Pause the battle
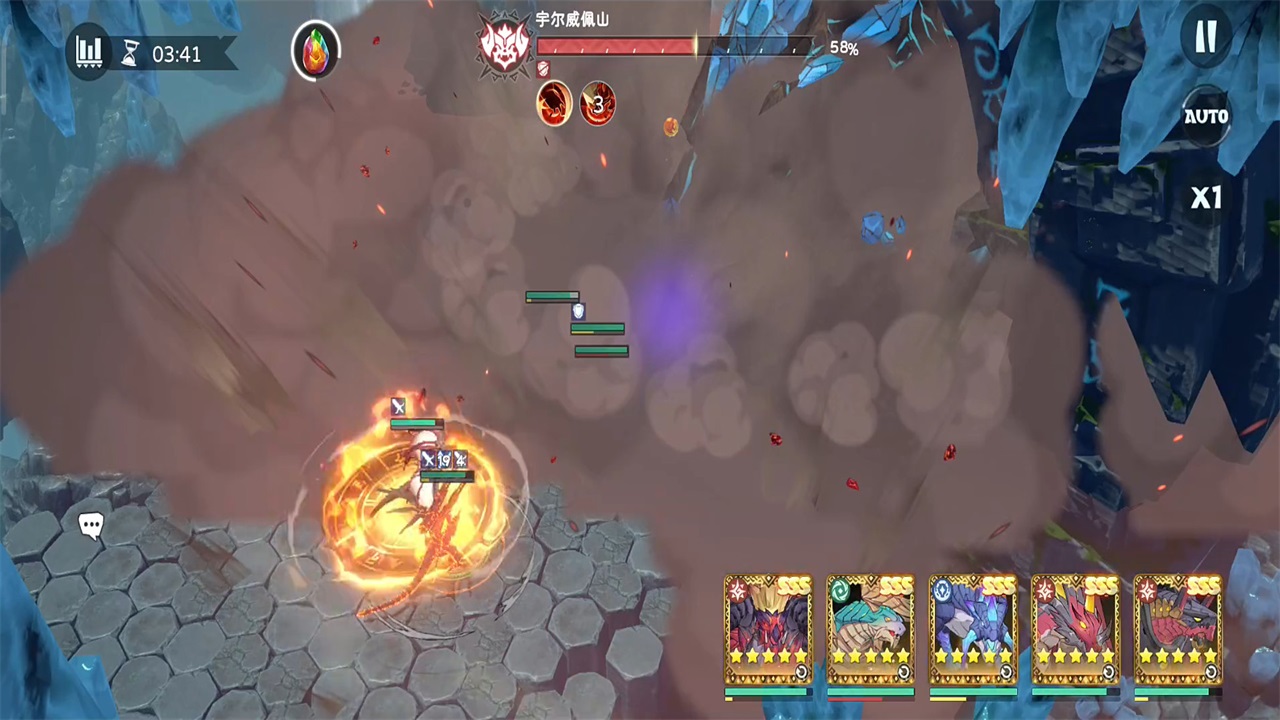This screenshot has width=1280, height=720. (1206, 37)
